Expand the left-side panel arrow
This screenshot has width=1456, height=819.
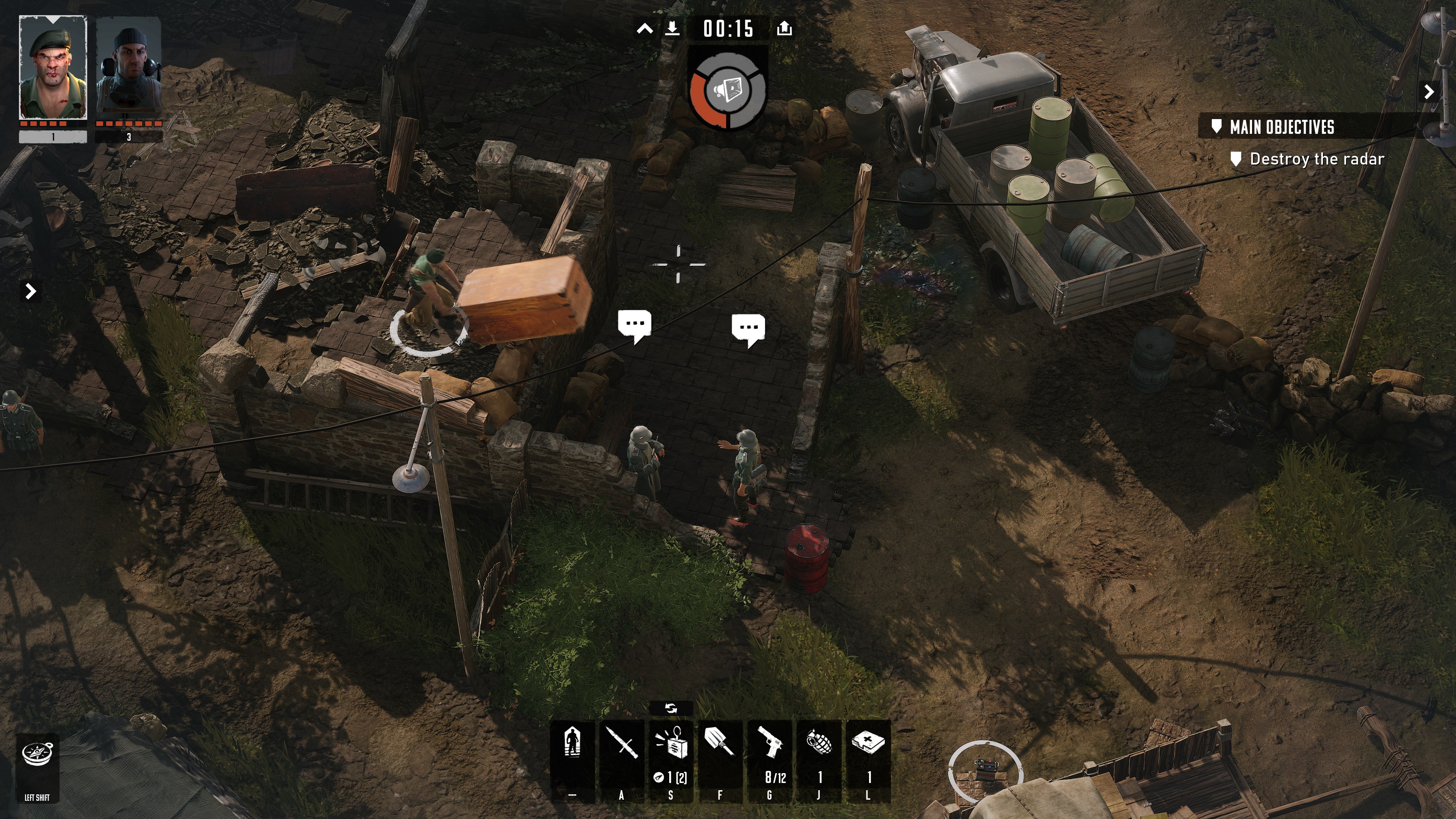tap(31, 291)
